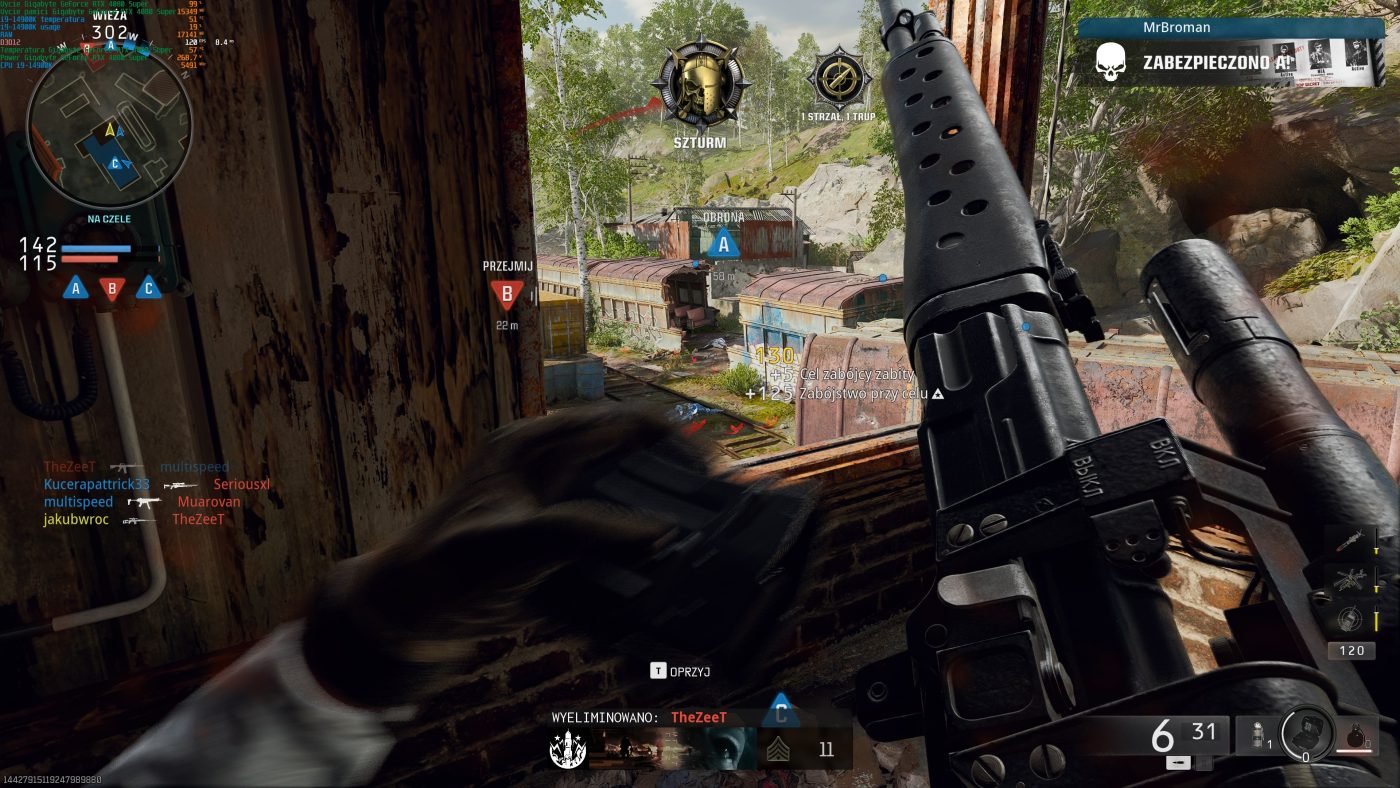Click the single-shot fire mode indicator
This screenshot has width=1400, height=788.
coord(1176,763)
